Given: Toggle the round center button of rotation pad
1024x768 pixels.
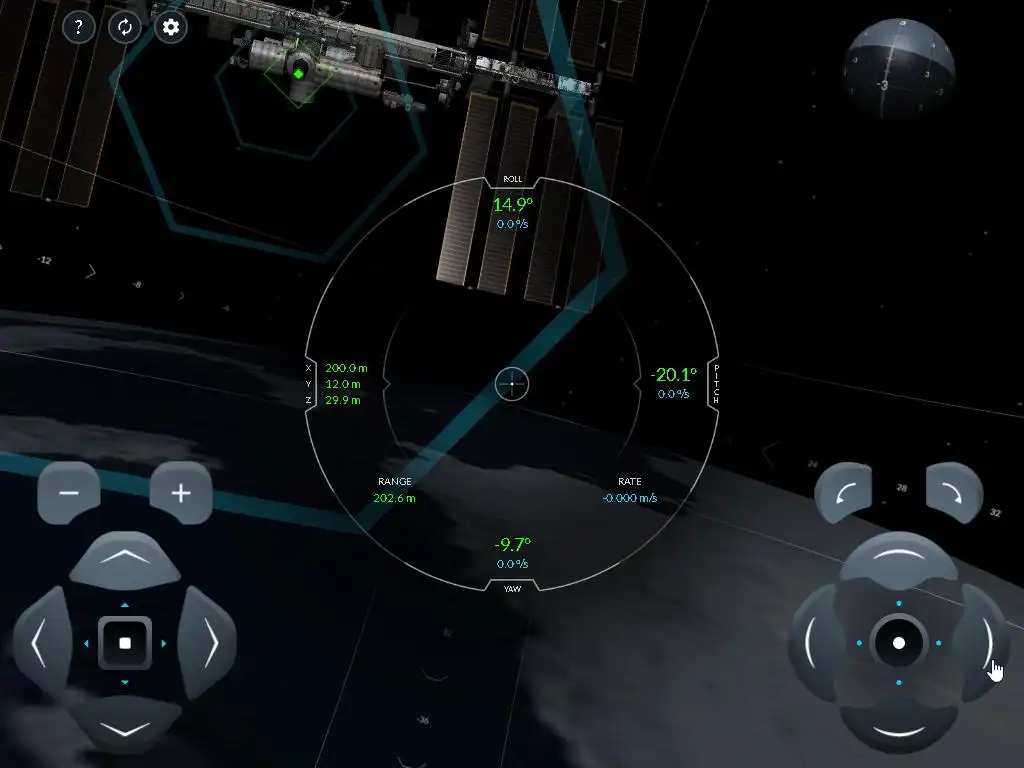Looking at the screenshot, I should (x=898, y=643).
